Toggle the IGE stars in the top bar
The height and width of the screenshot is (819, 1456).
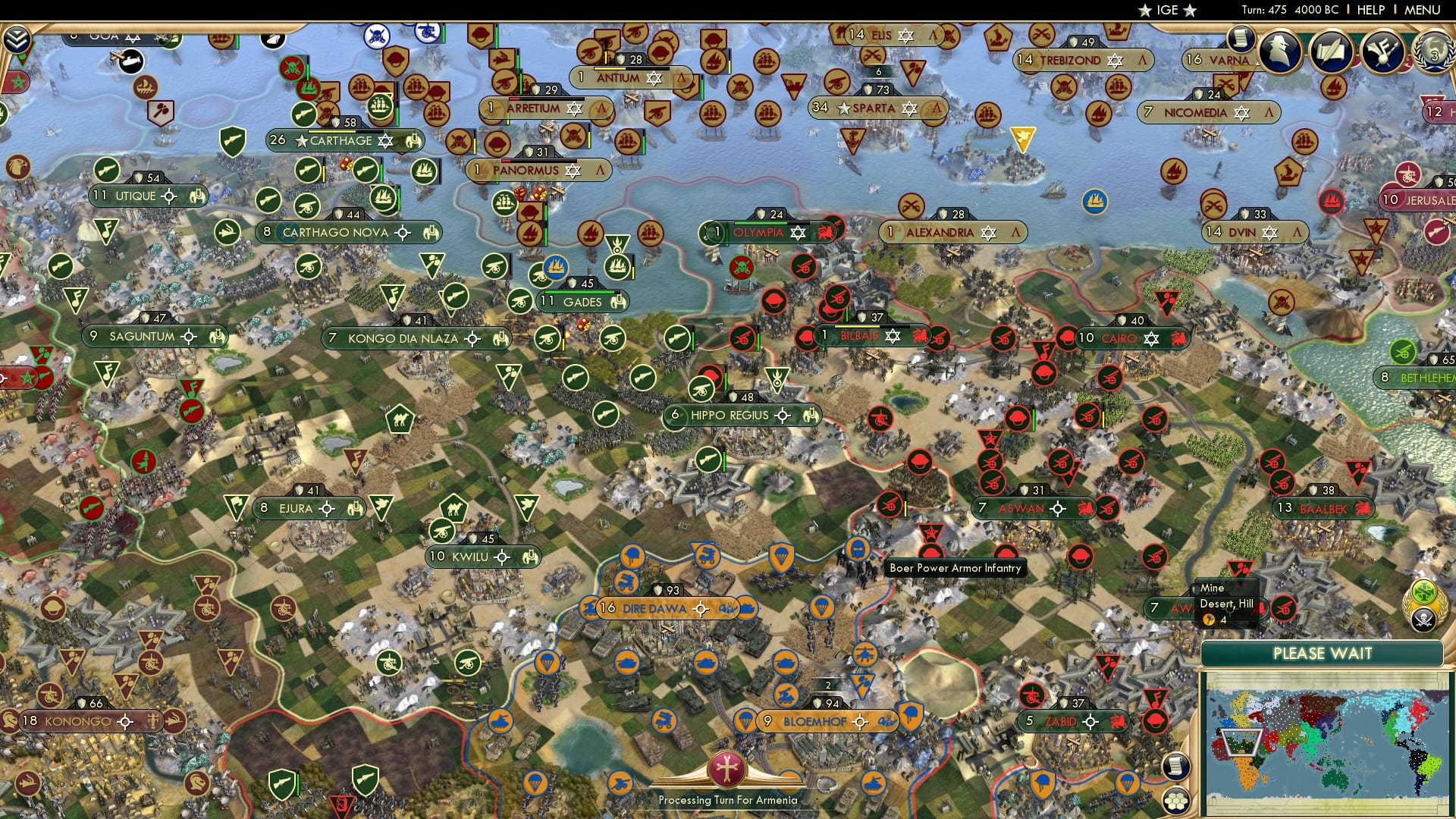coord(1168,10)
